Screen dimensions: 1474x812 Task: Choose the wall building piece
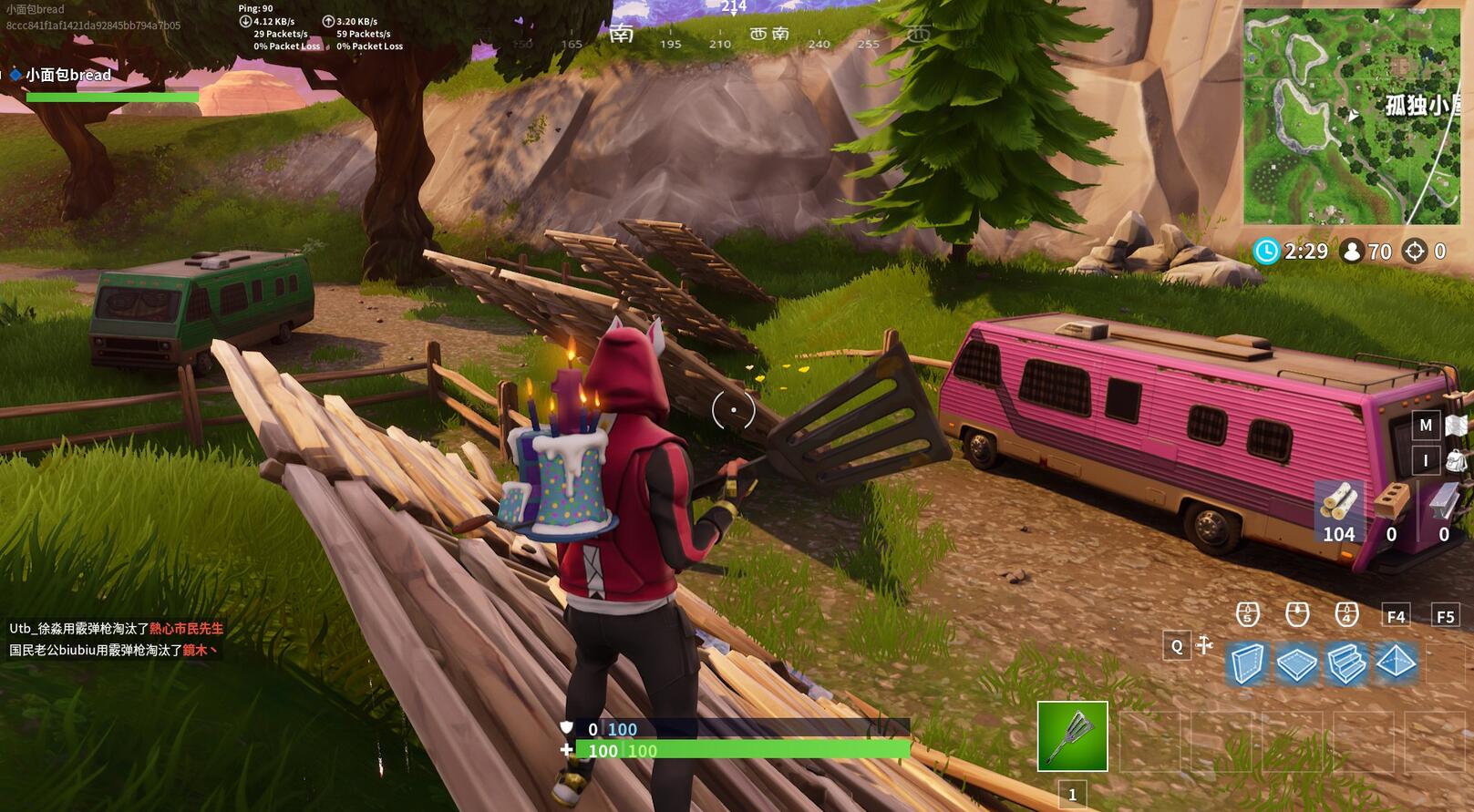point(1247,663)
